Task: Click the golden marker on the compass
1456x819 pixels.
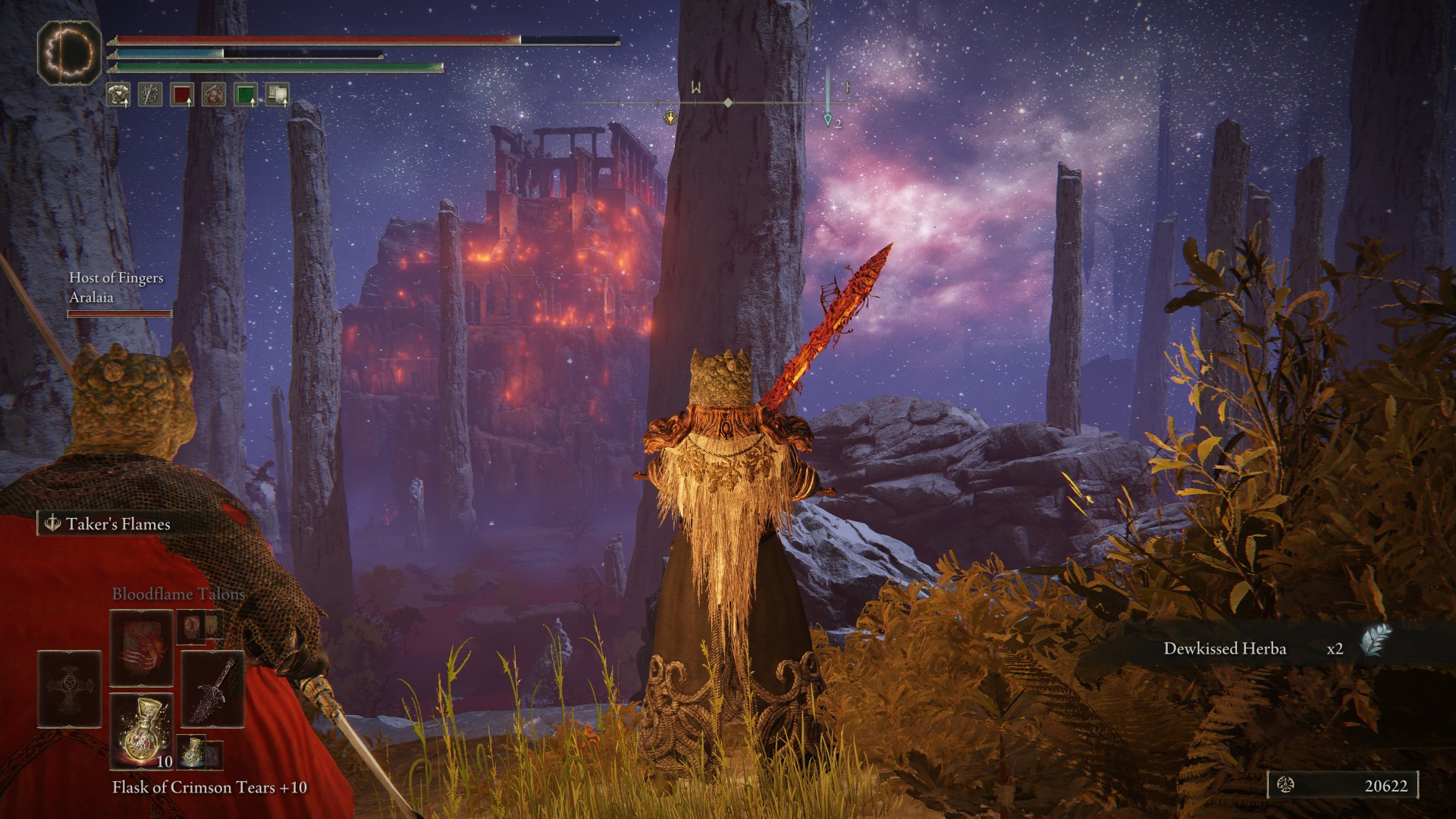Action: [670, 118]
